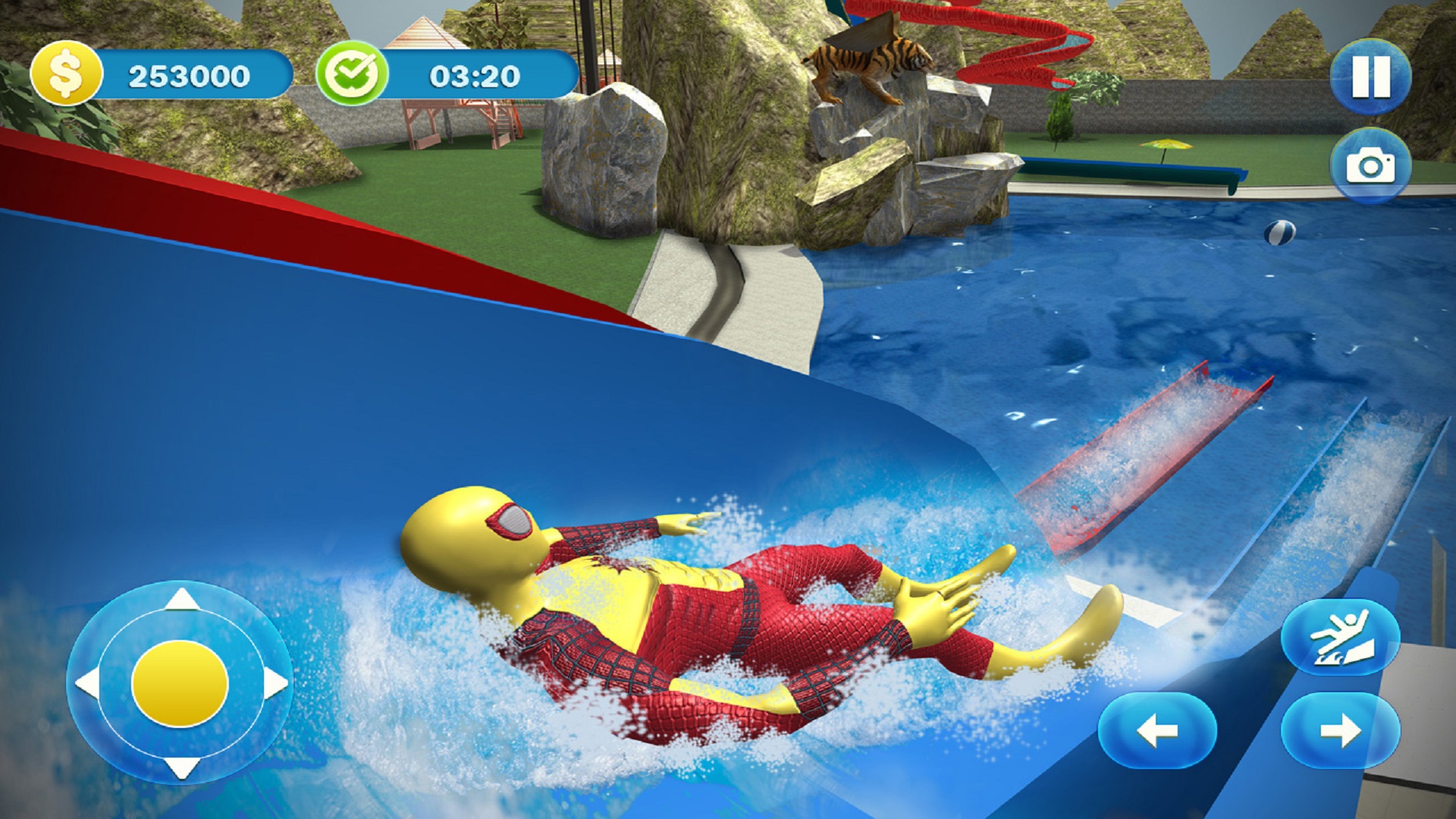Tap the green checkmark timer icon

pos(355,74)
